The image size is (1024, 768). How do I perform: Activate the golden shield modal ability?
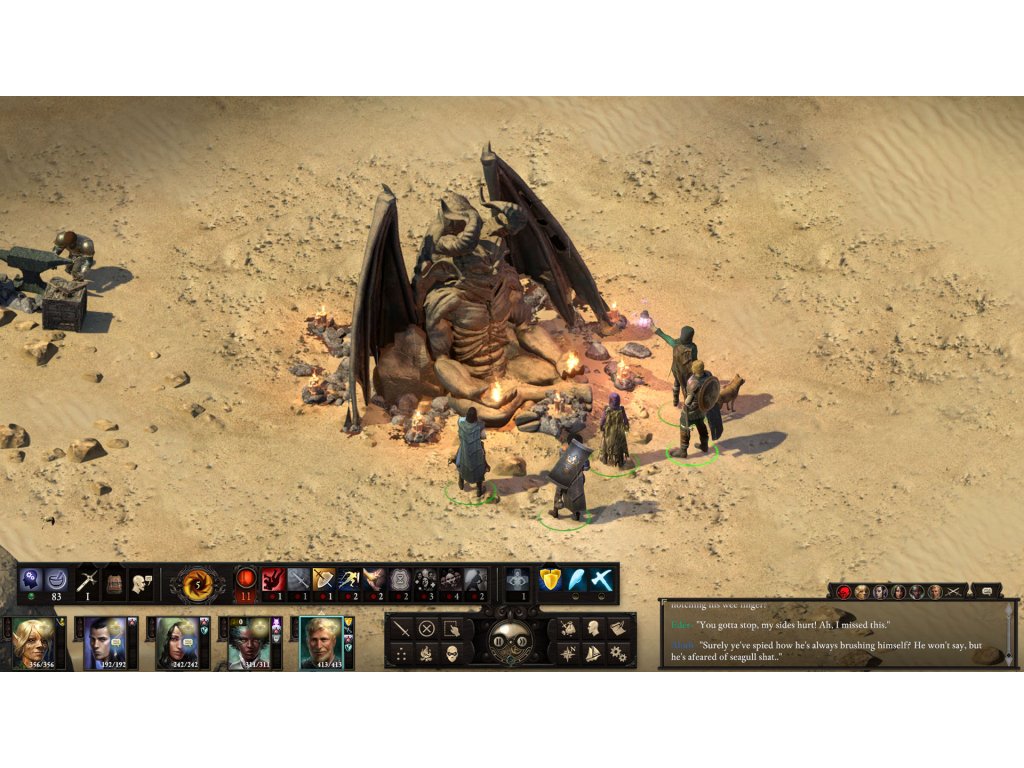pos(549,579)
